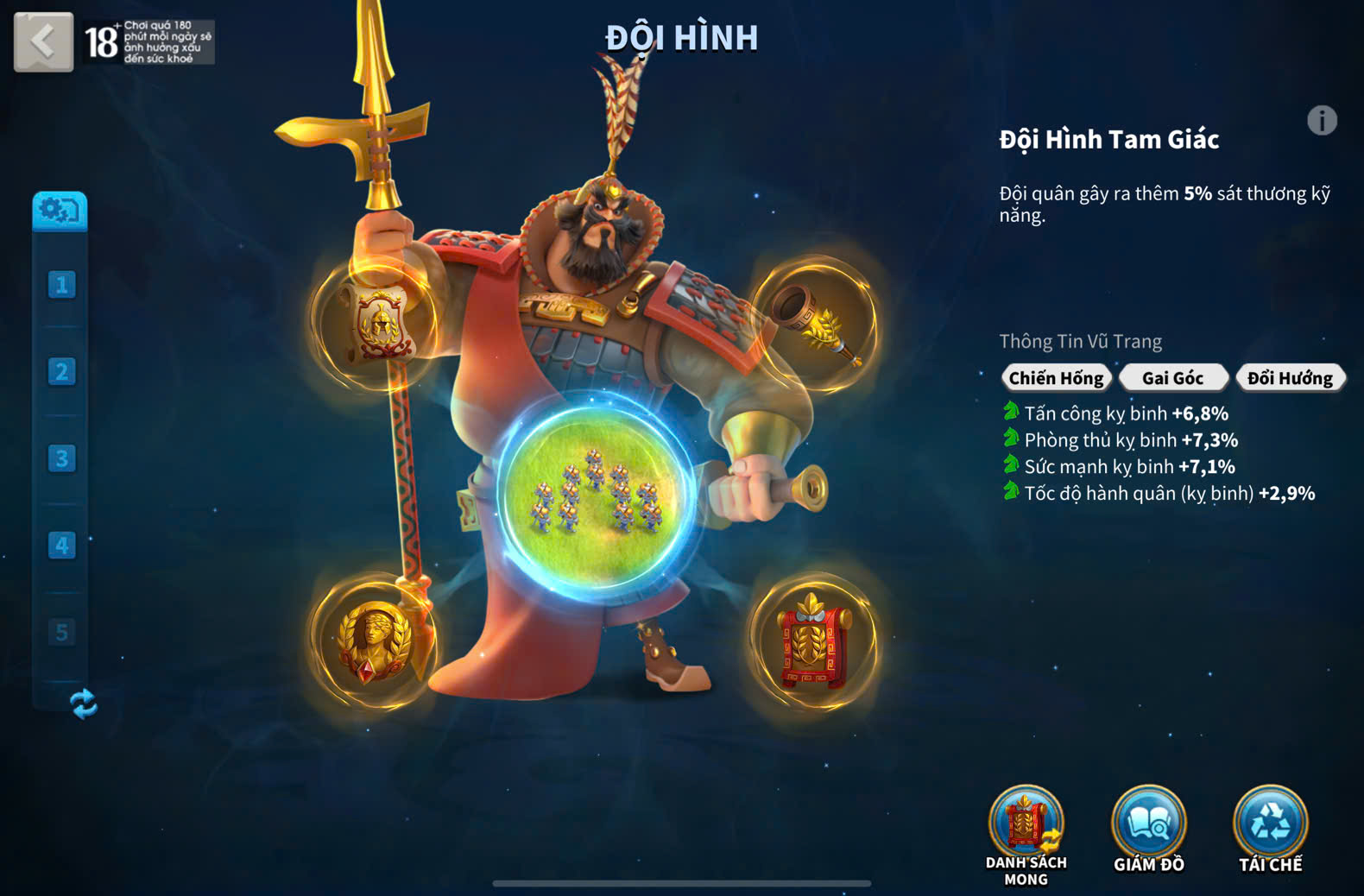The height and width of the screenshot is (896, 1364).
Task: Tap the central triangle formation orb
Action: (596, 499)
